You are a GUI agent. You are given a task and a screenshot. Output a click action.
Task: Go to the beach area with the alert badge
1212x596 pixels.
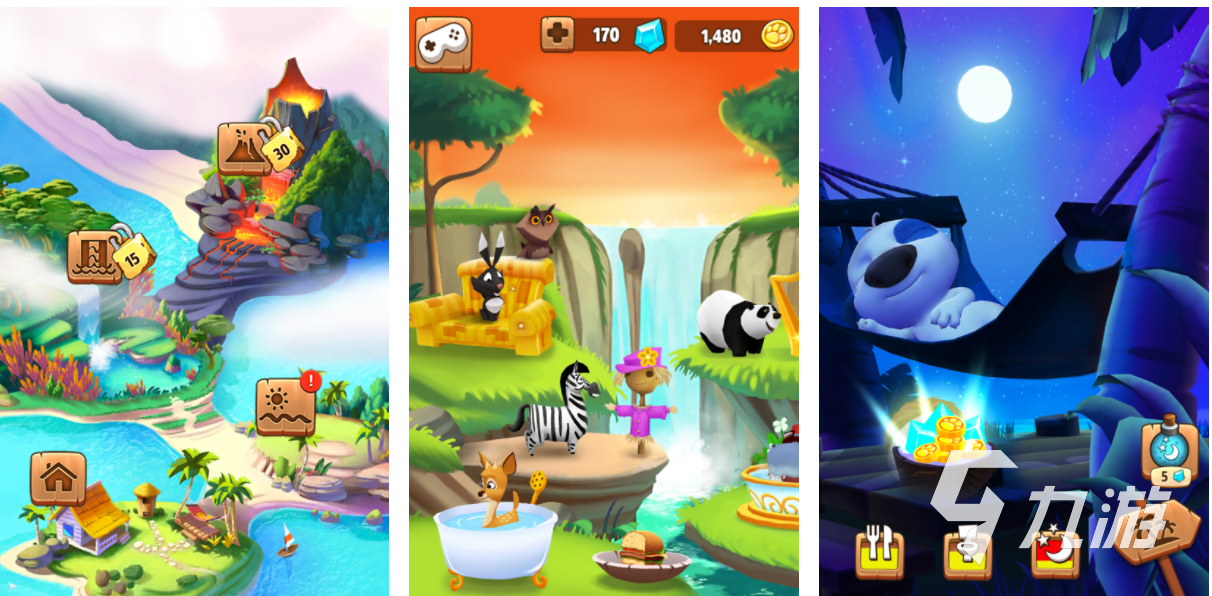285,406
